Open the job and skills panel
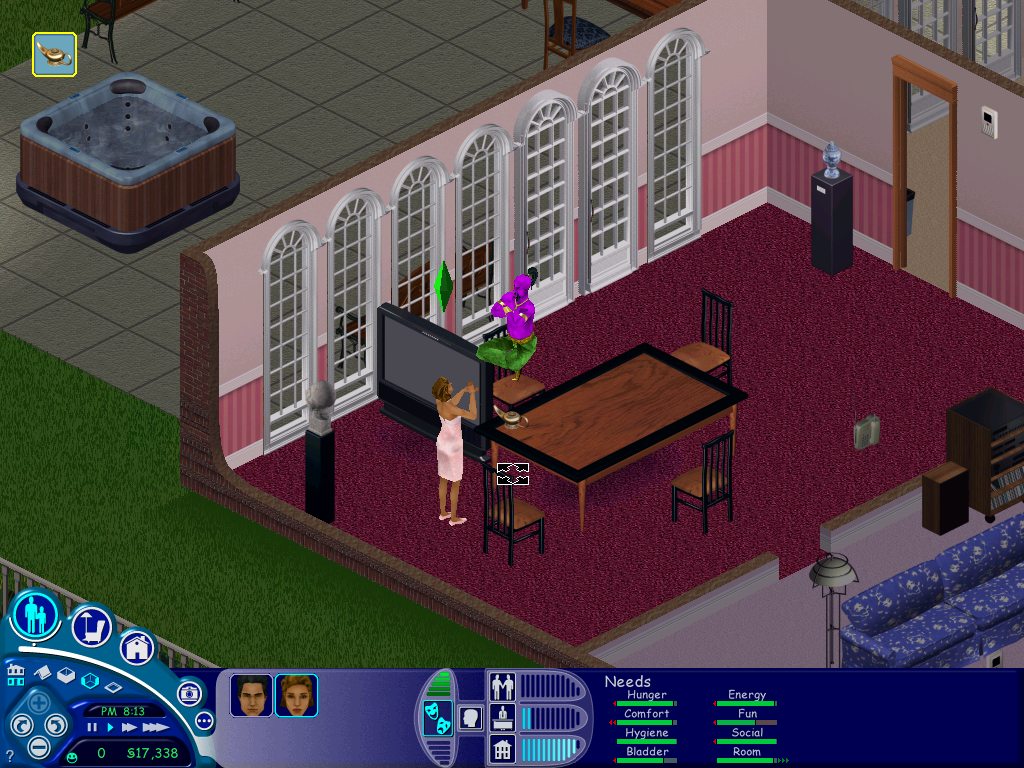The width and height of the screenshot is (1024, 768). click(x=501, y=717)
